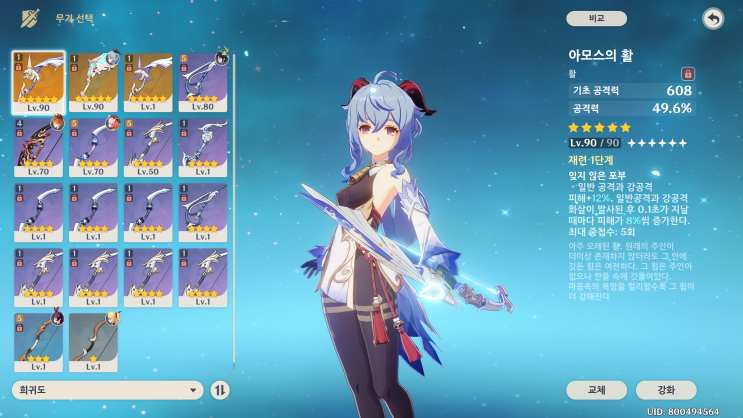Select the gold five-star Lv.1 bow
Viewport: 743px width, 418px height.
(149, 82)
